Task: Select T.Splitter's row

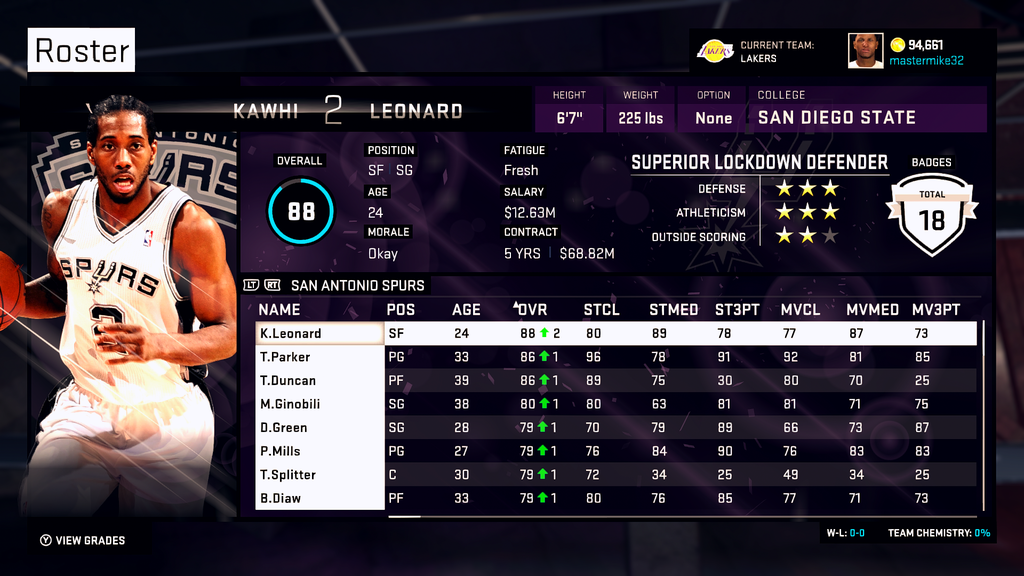Action: [320, 475]
